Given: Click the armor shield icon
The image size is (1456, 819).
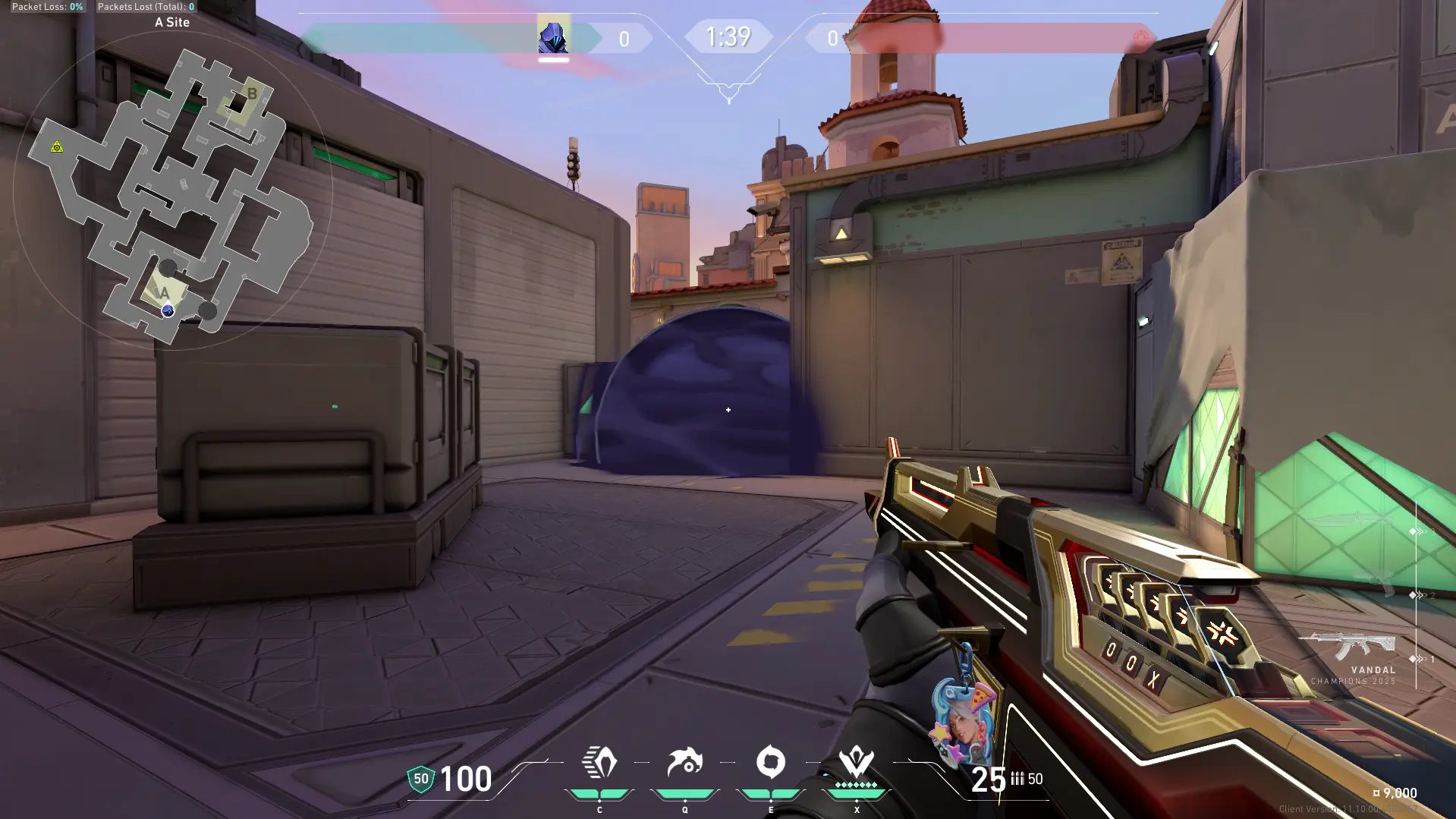Looking at the screenshot, I should click(x=421, y=779).
